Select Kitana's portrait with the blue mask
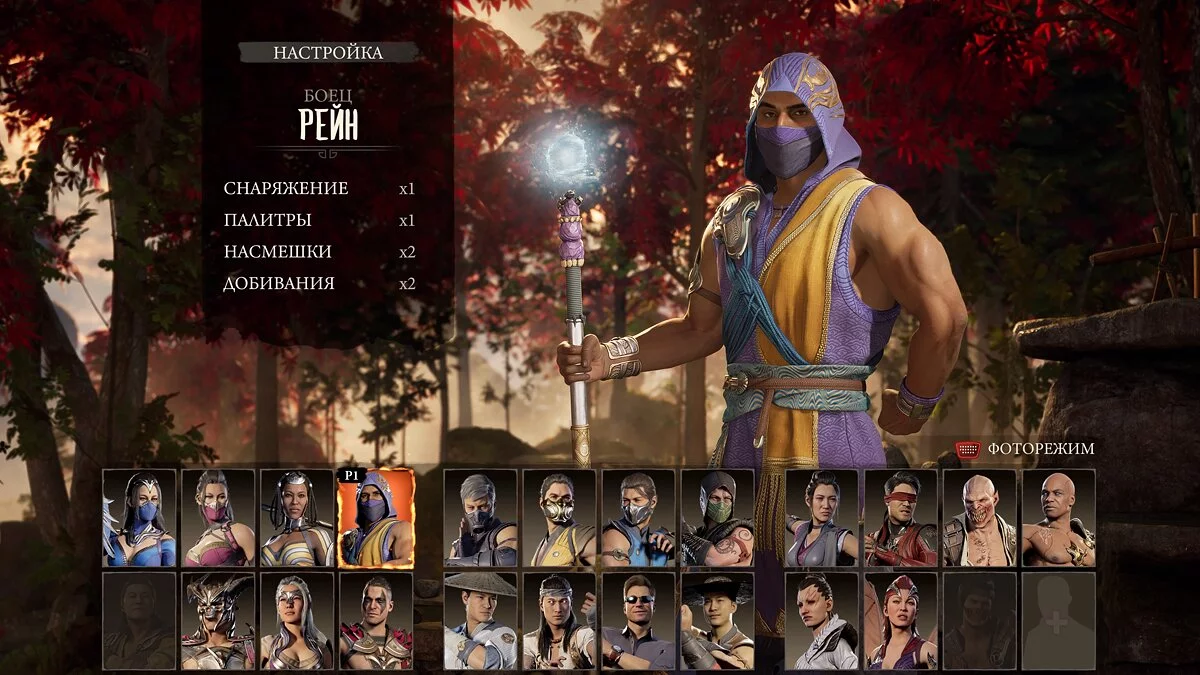This screenshot has width=1200, height=675. (x=139, y=518)
